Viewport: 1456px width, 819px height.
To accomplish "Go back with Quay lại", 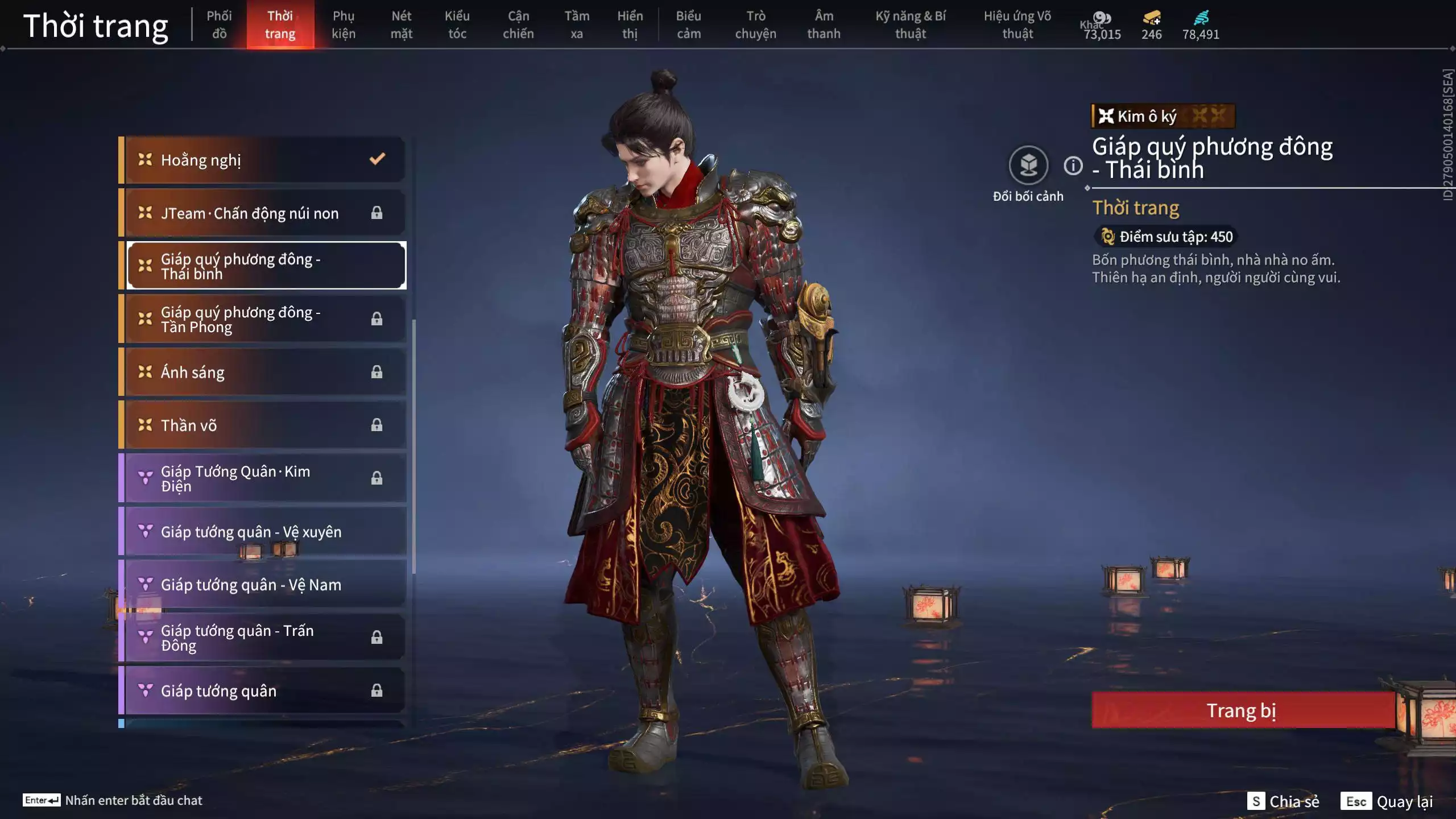I will coord(1387,801).
